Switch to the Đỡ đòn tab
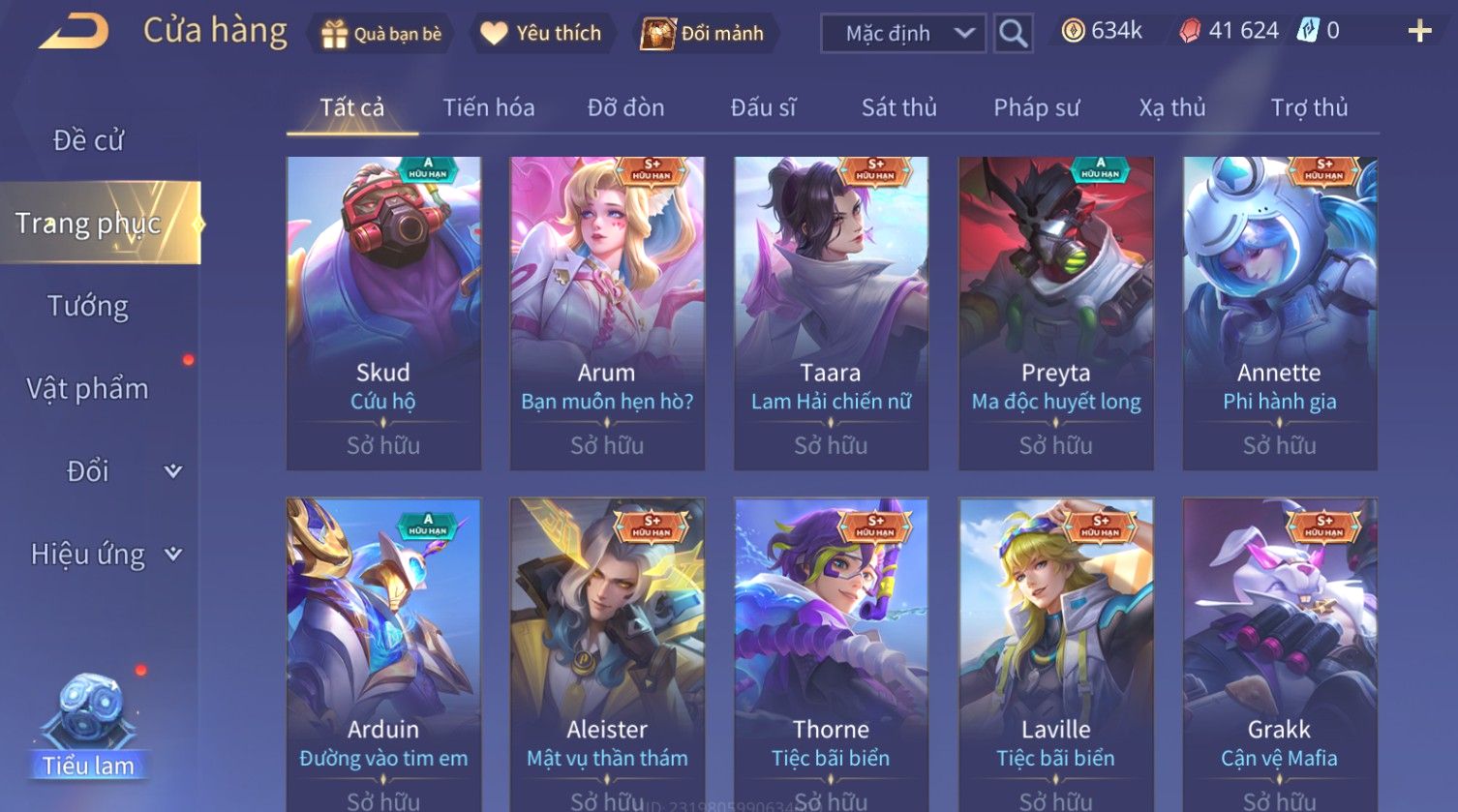Viewport: 1458px width, 812px height. coord(625,107)
